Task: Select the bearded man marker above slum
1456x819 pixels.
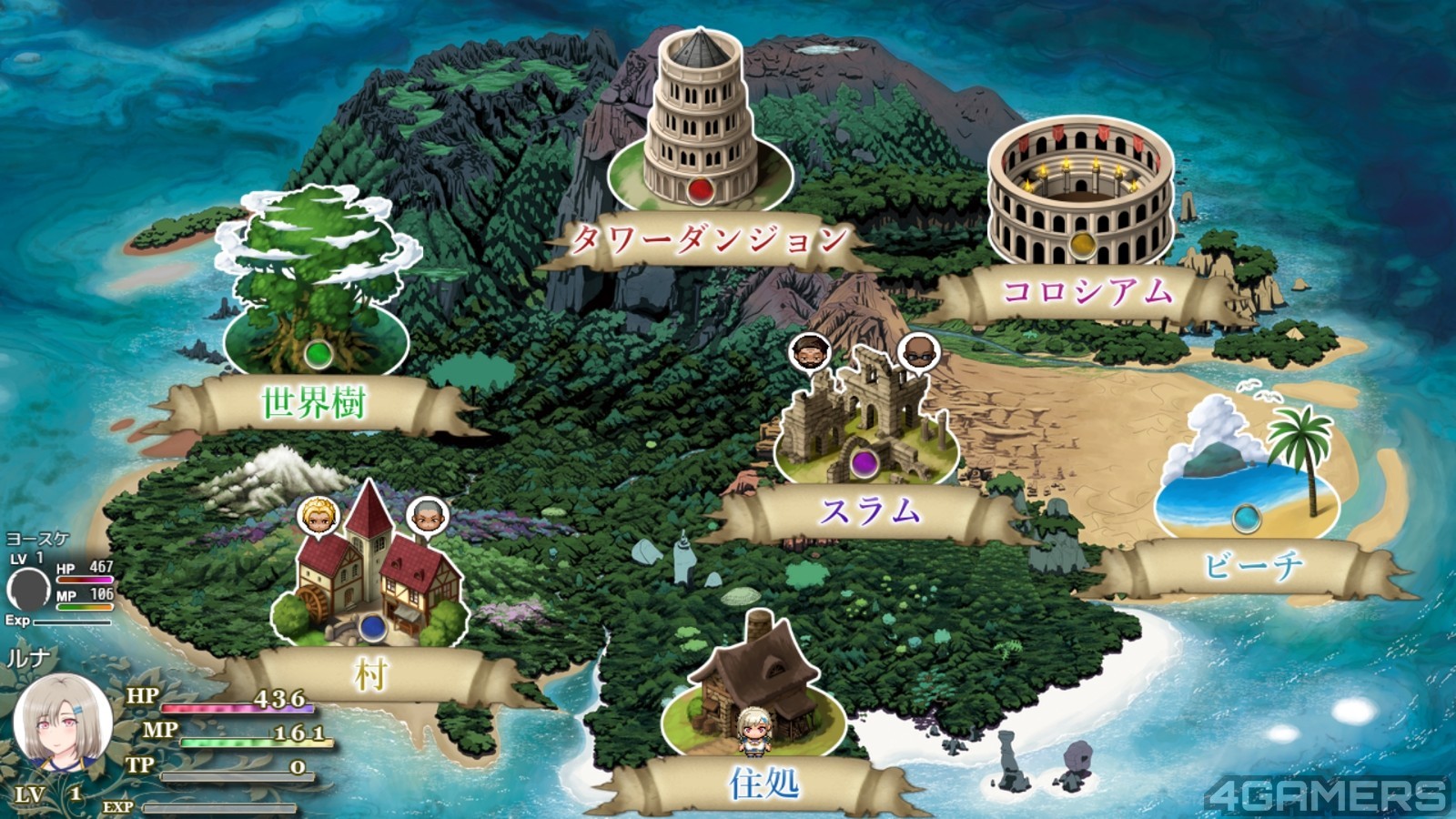Action: [x=809, y=352]
